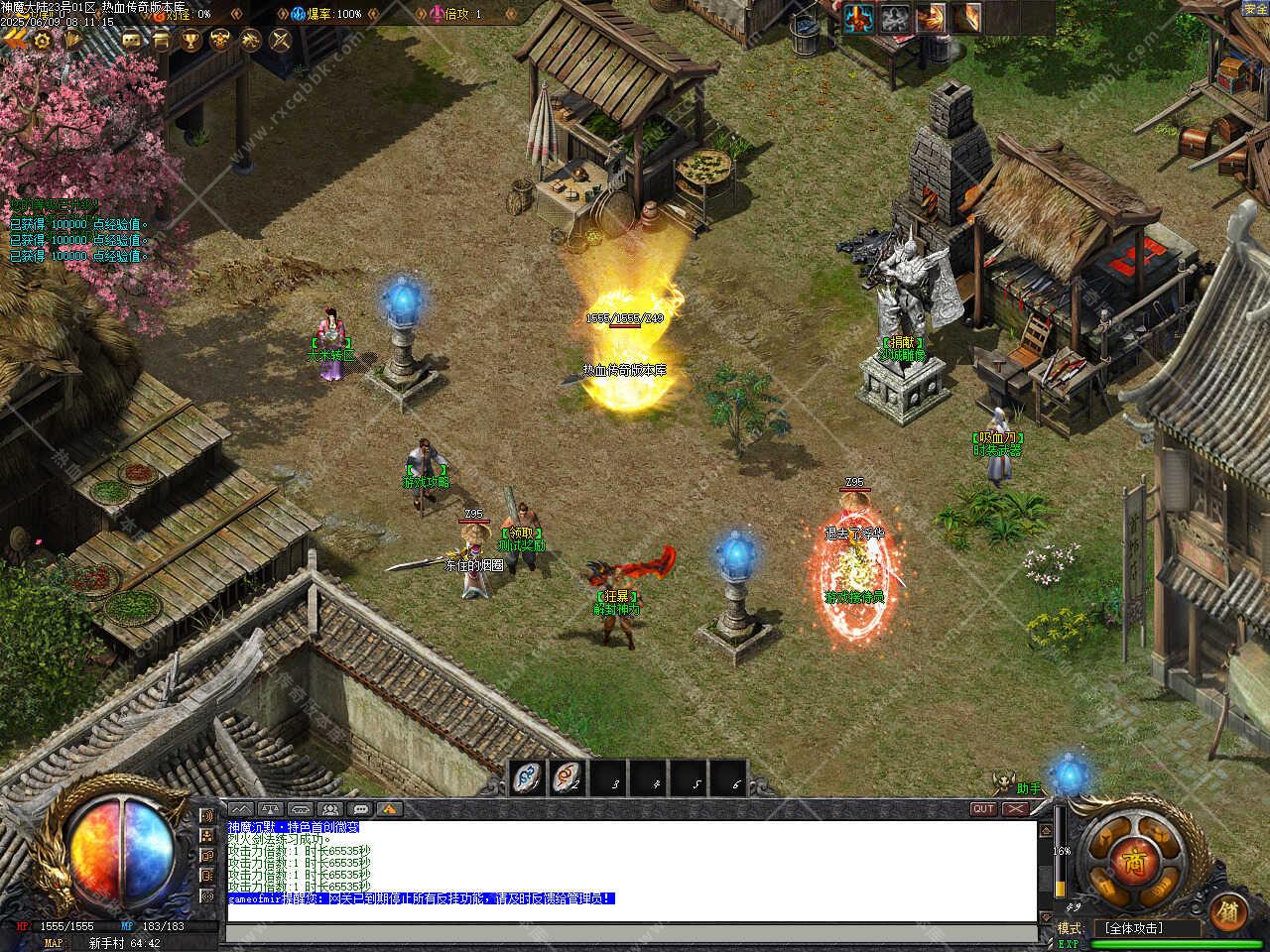The height and width of the screenshot is (952, 1270).
Task: Open the crossed swords icon in top toolbar
Action: [x=281, y=40]
